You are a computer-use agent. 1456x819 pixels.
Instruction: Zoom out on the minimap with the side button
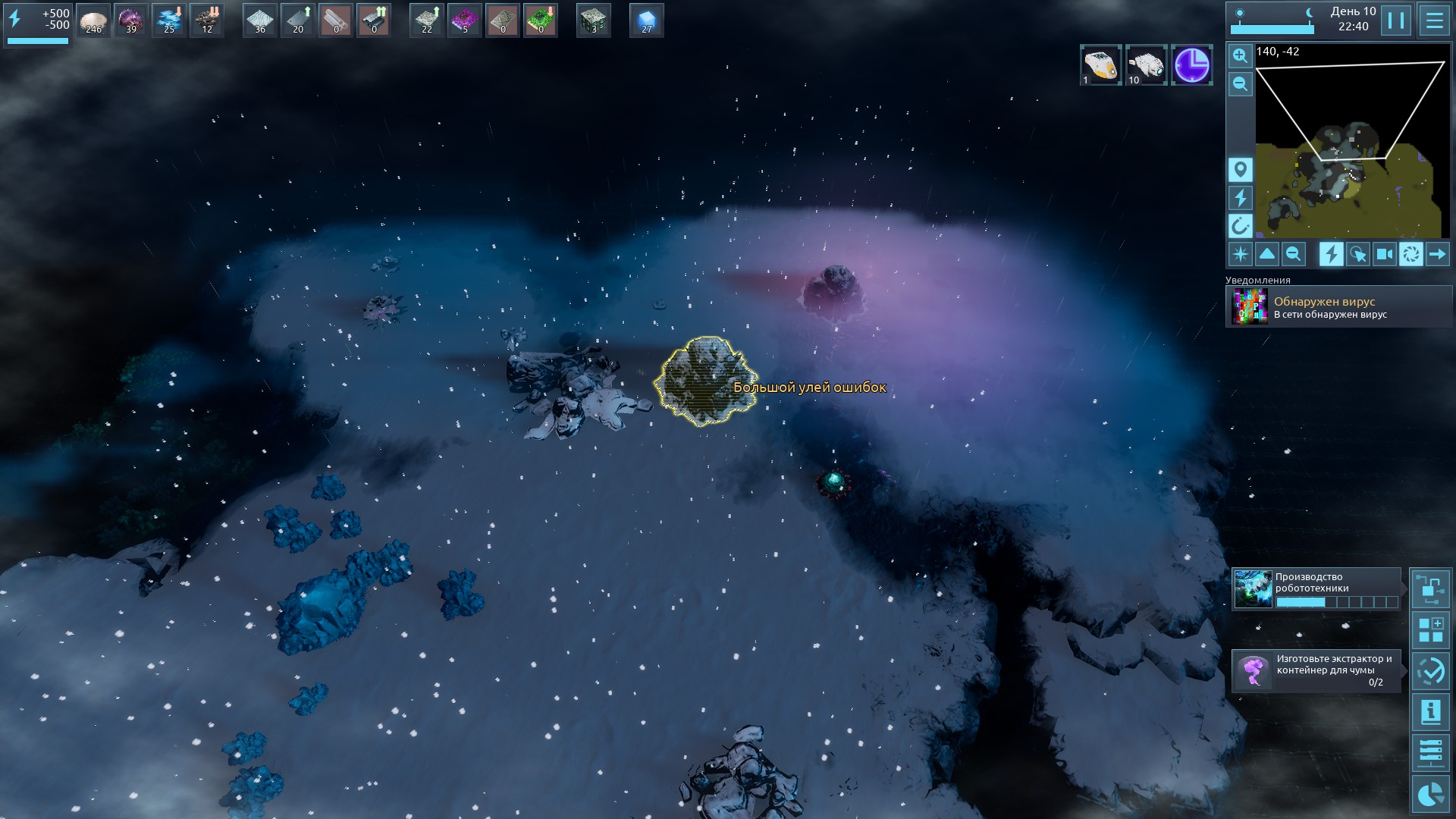[1240, 83]
